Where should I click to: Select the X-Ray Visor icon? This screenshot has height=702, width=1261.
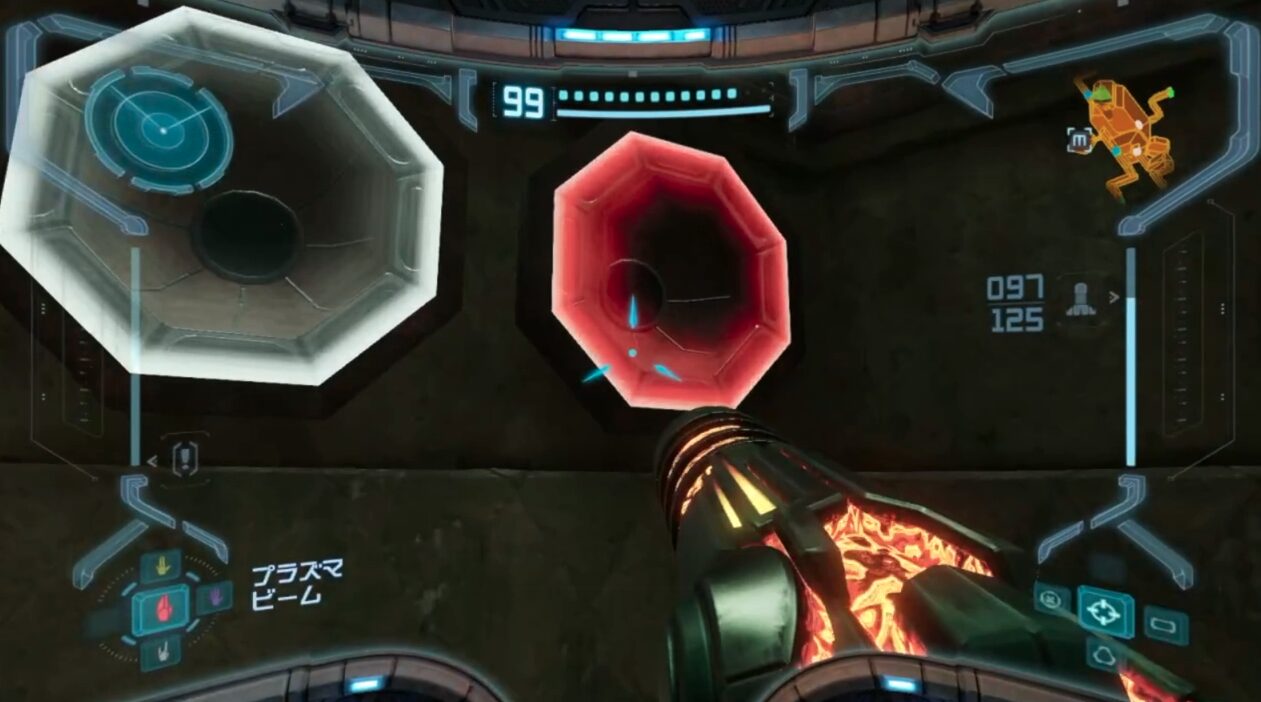(x=1103, y=656)
